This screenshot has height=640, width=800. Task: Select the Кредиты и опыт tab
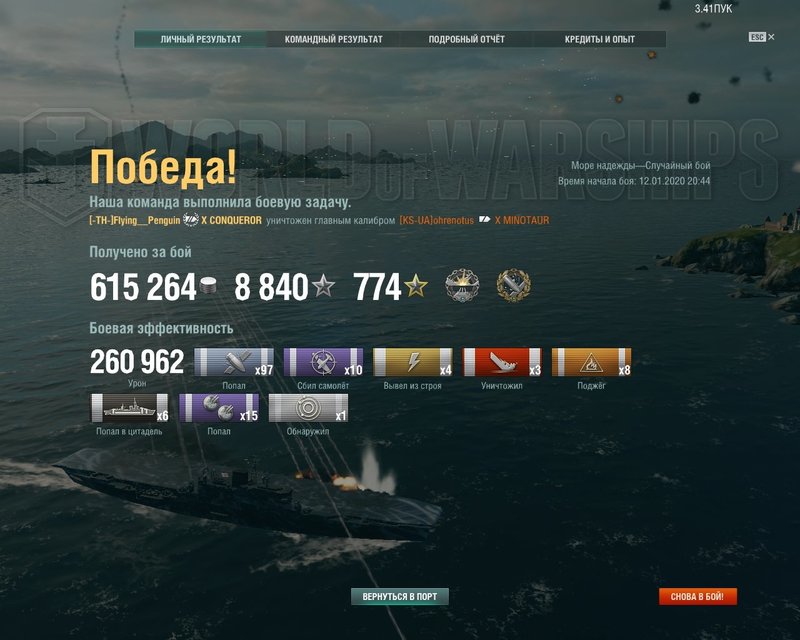click(x=599, y=40)
